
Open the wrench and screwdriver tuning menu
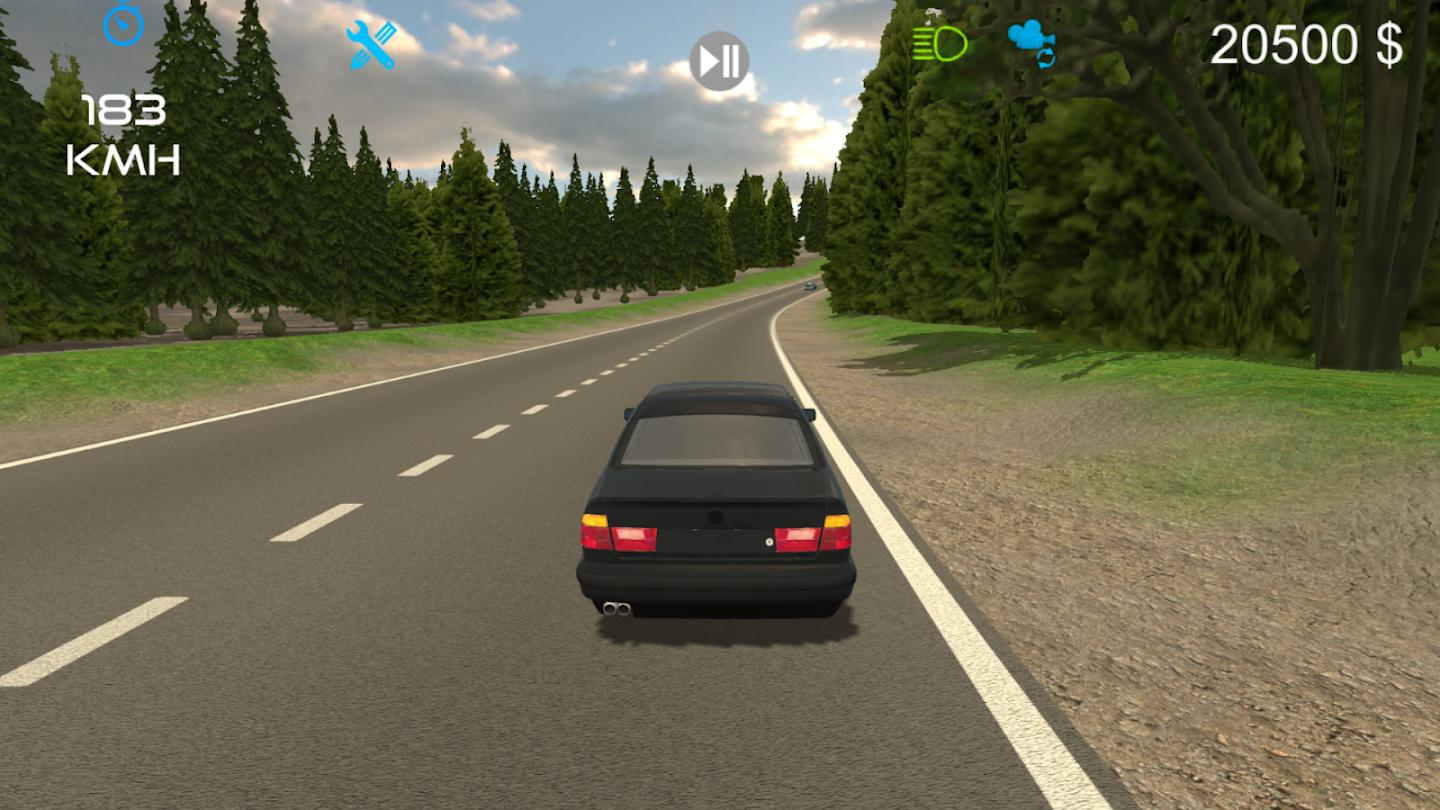371,45
